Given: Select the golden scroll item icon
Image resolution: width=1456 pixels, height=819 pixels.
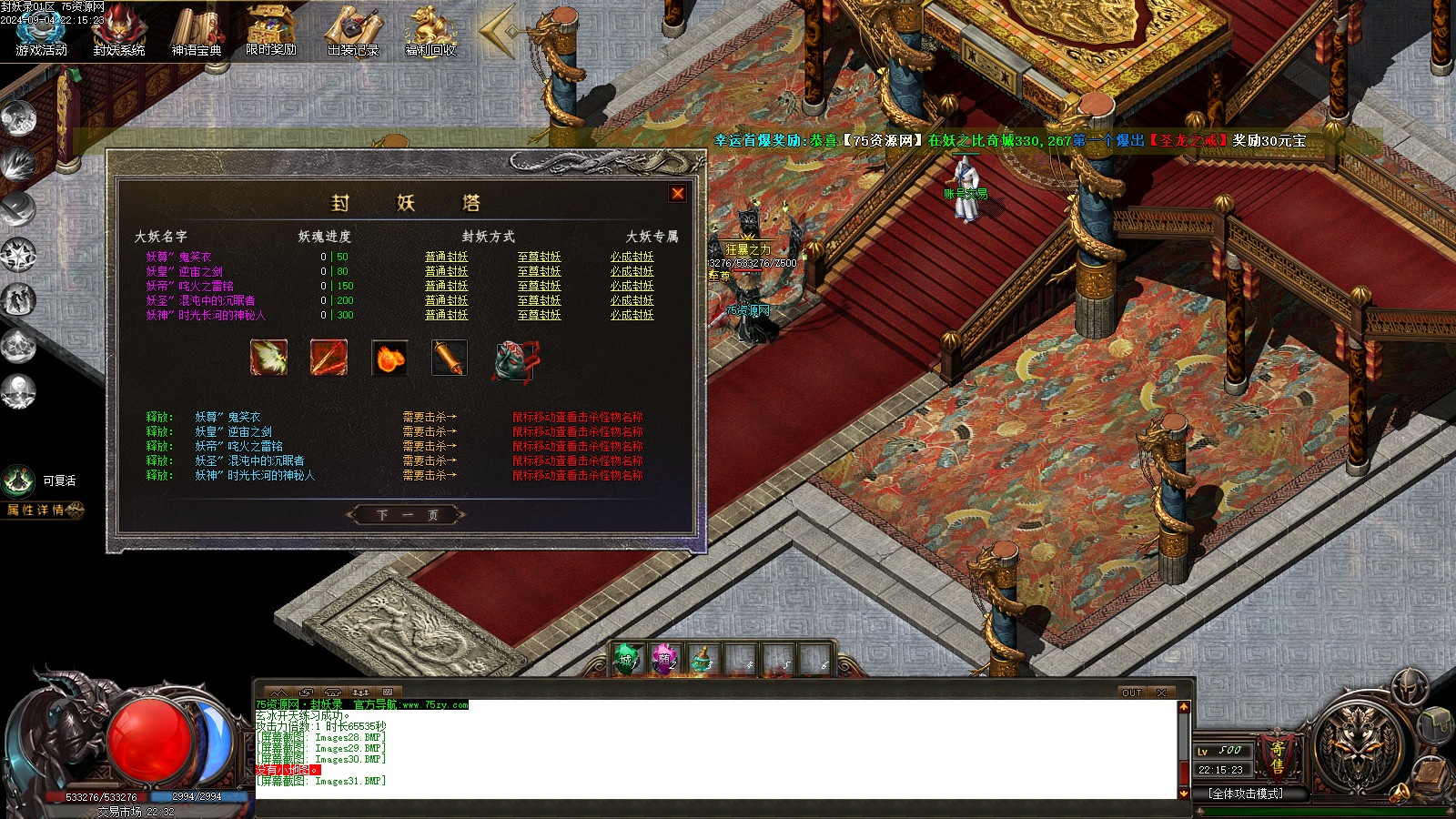Looking at the screenshot, I should tap(450, 358).
